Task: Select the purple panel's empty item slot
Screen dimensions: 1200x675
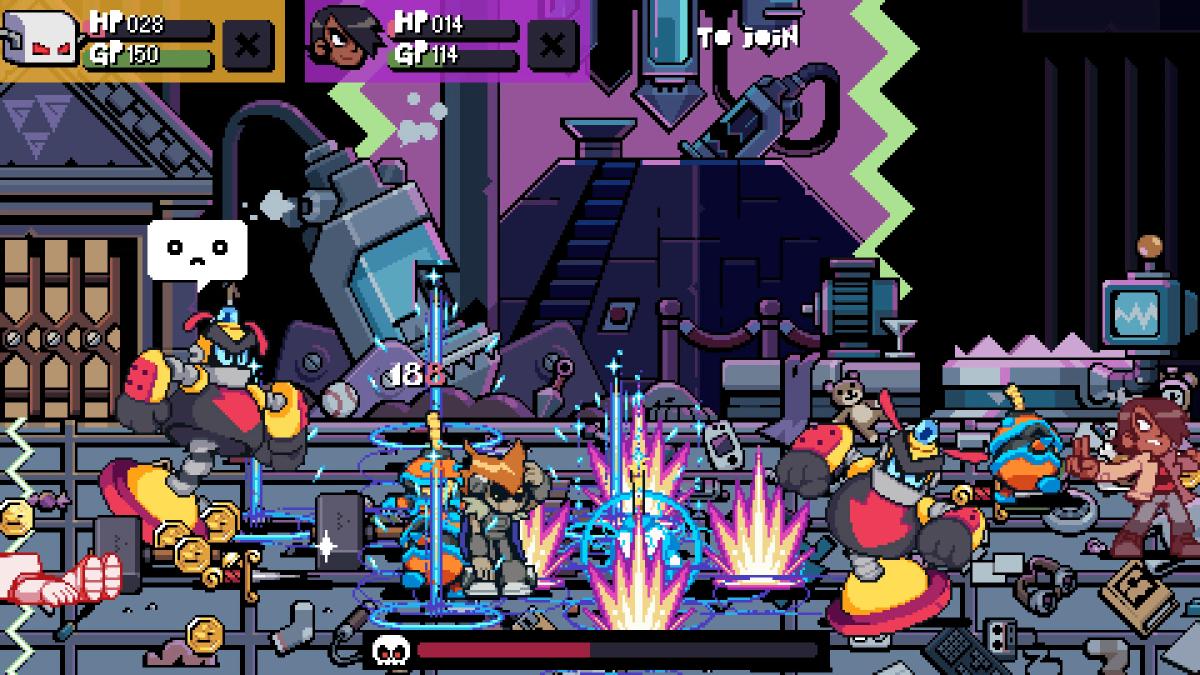Action: (x=551, y=44)
